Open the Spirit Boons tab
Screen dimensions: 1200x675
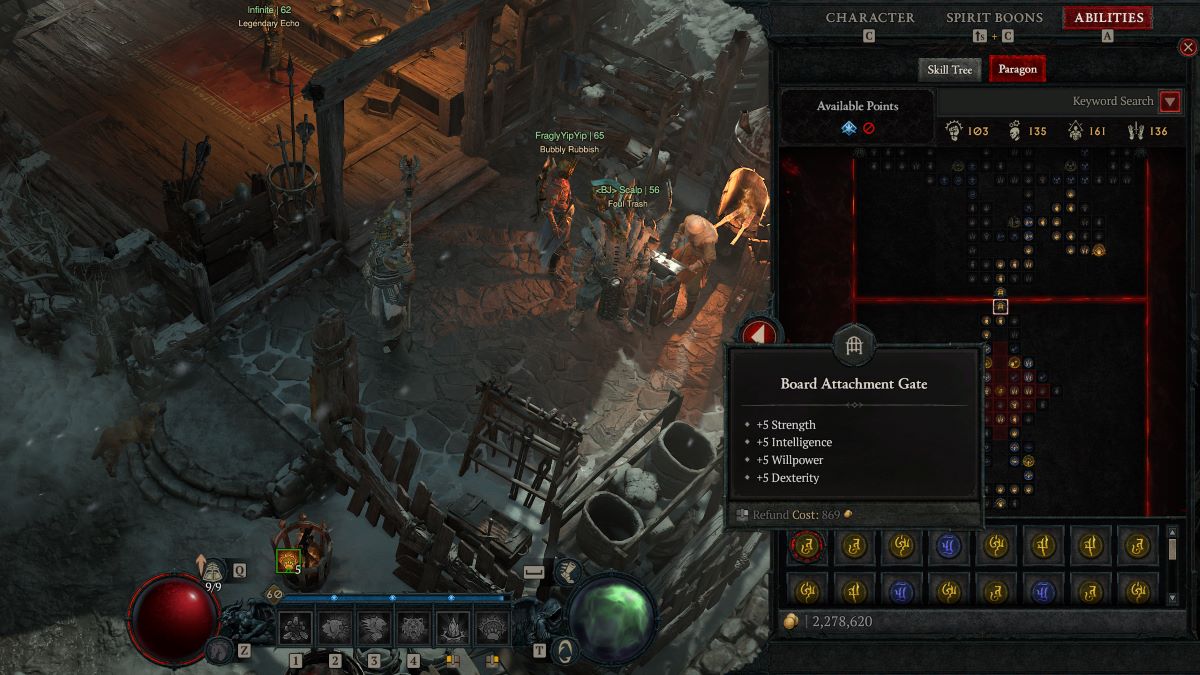tap(994, 18)
